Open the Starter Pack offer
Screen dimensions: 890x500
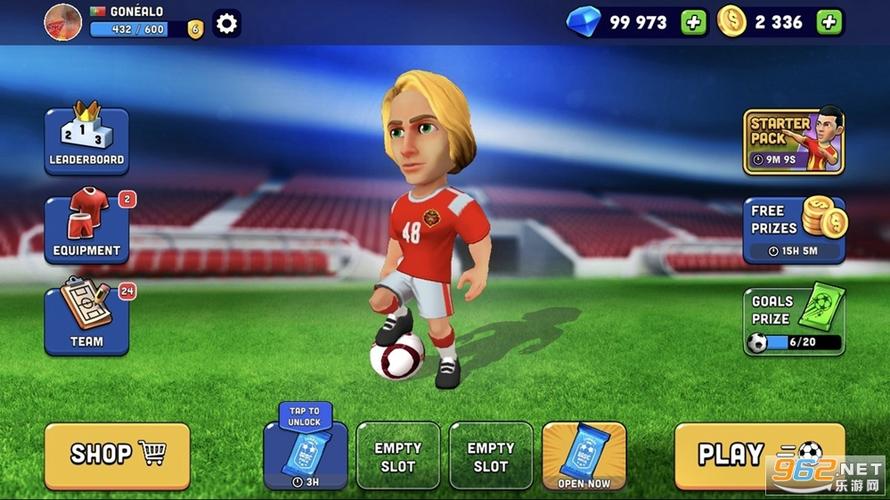(x=793, y=140)
